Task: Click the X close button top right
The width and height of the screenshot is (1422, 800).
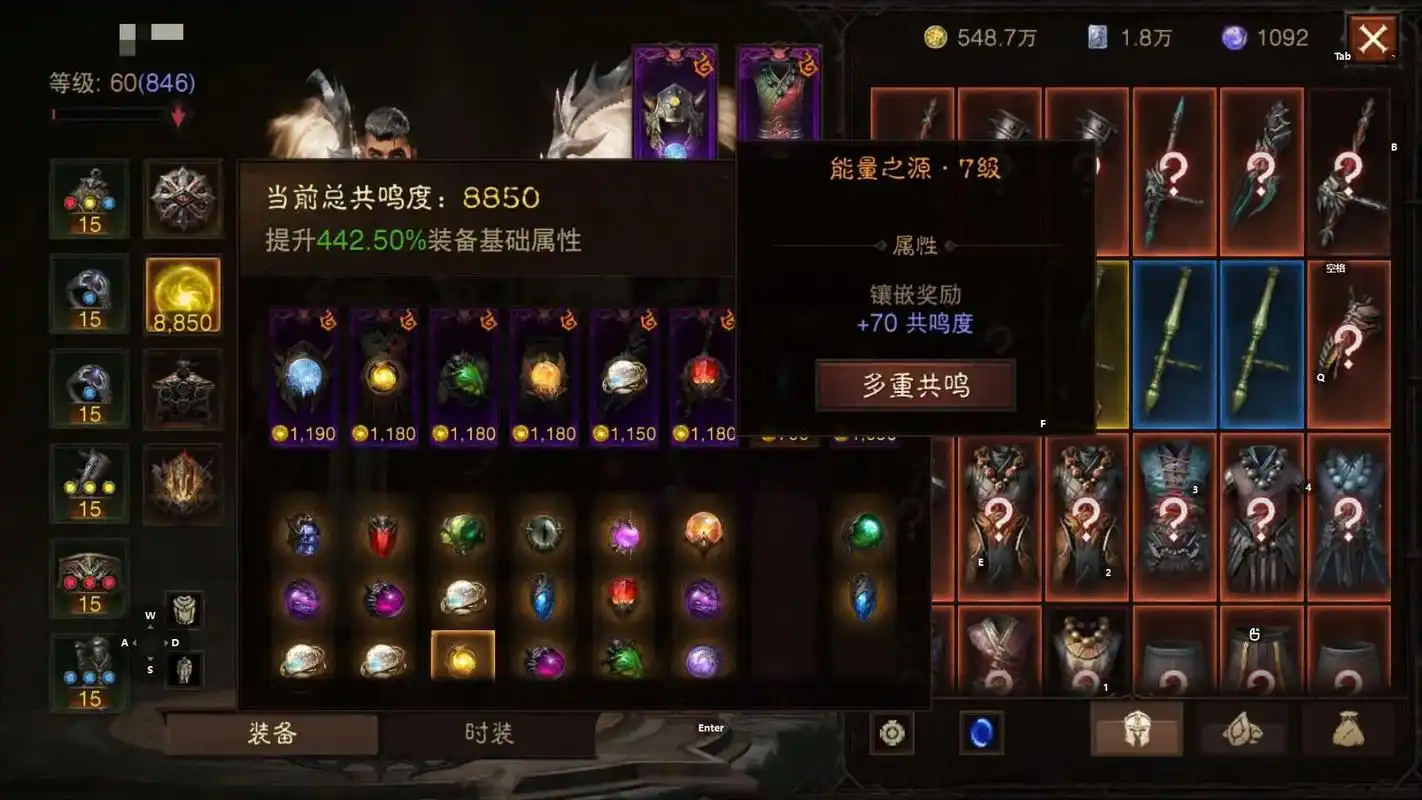Action: [1374, 37]
